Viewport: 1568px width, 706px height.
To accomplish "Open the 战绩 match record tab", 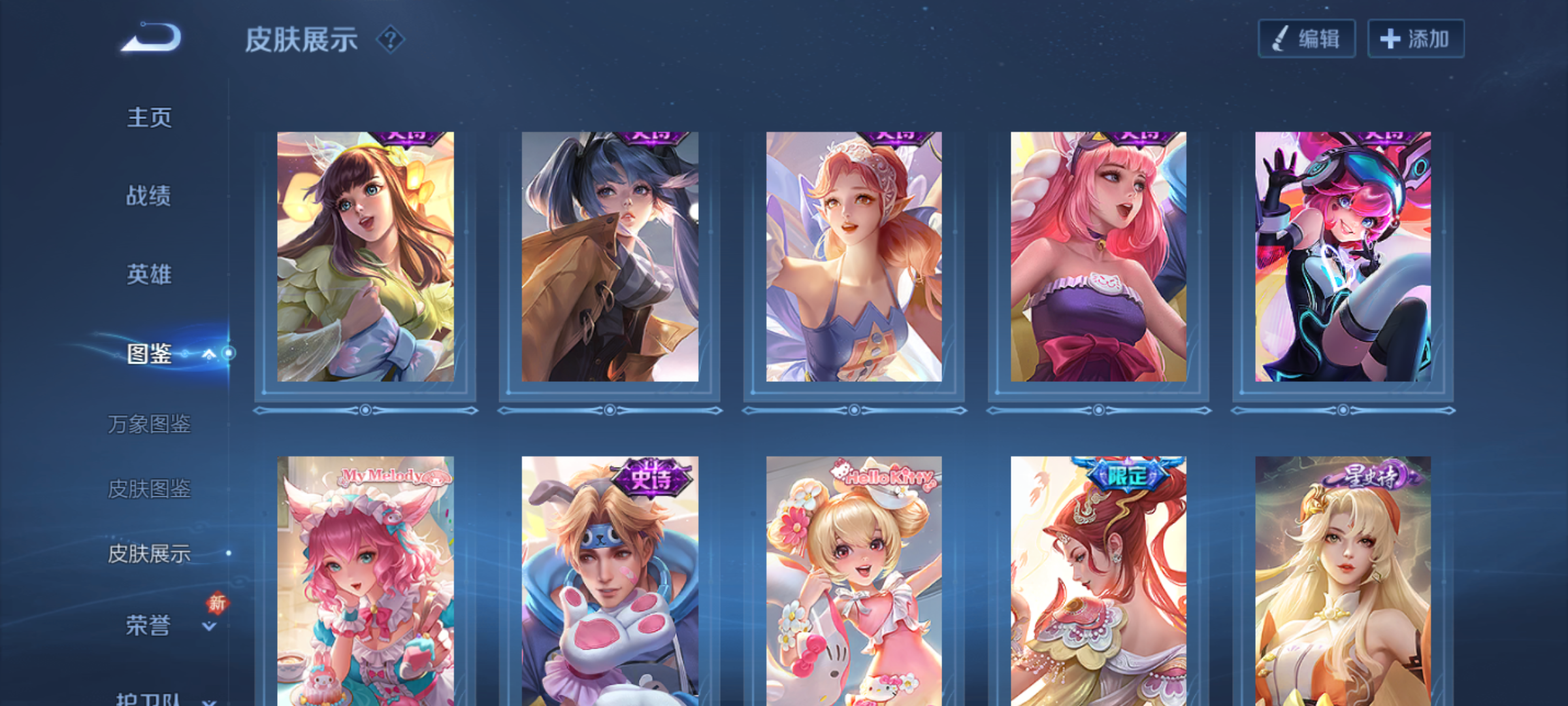I will click(x=149, y=195).
